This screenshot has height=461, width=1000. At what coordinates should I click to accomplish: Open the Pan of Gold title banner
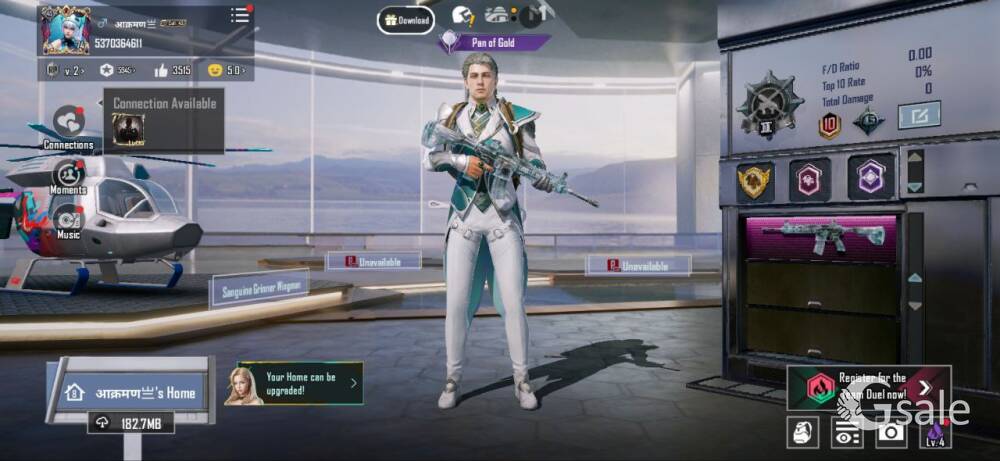(494, 43)
